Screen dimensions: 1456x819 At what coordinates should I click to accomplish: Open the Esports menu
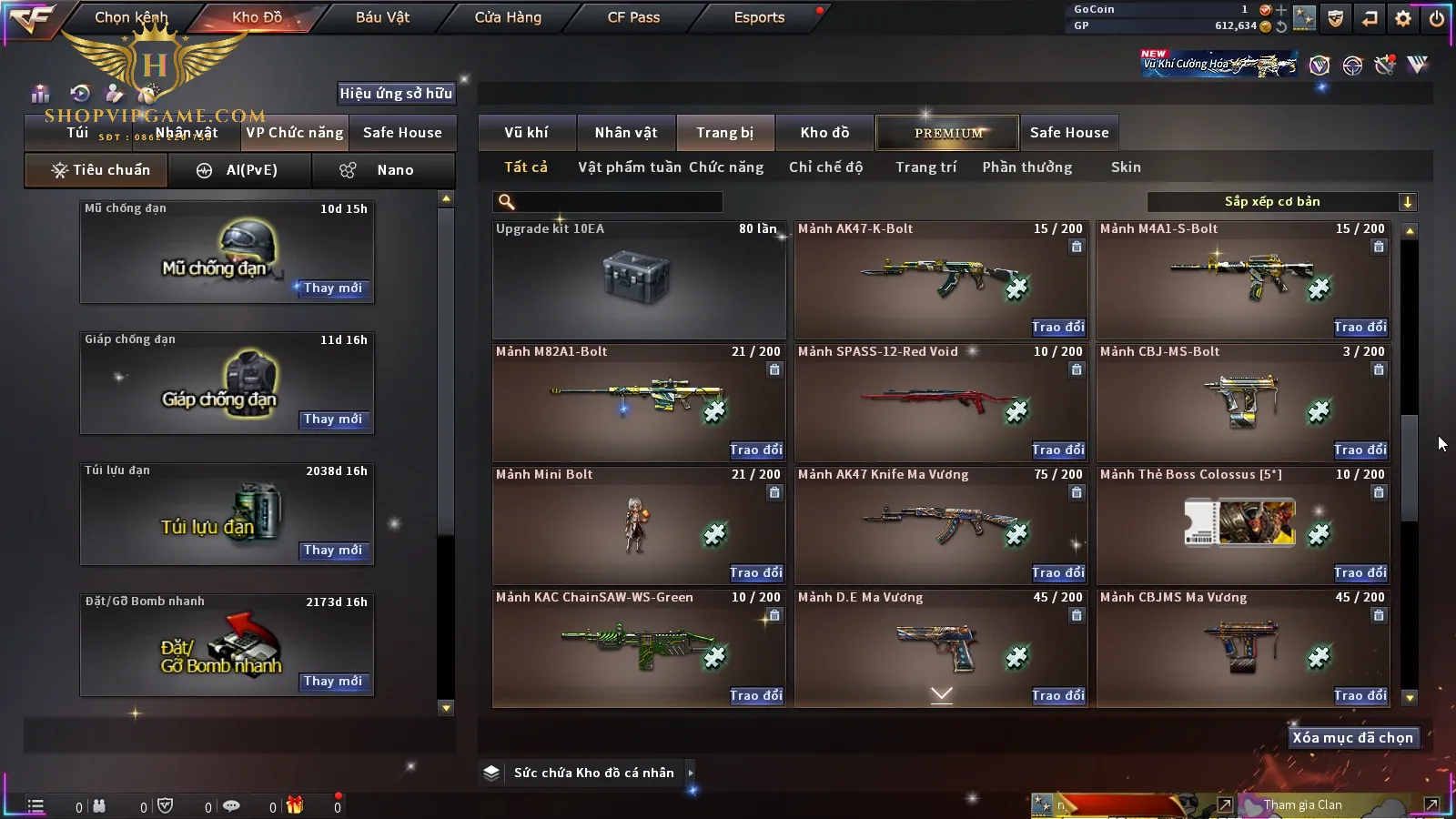point(759,17)
